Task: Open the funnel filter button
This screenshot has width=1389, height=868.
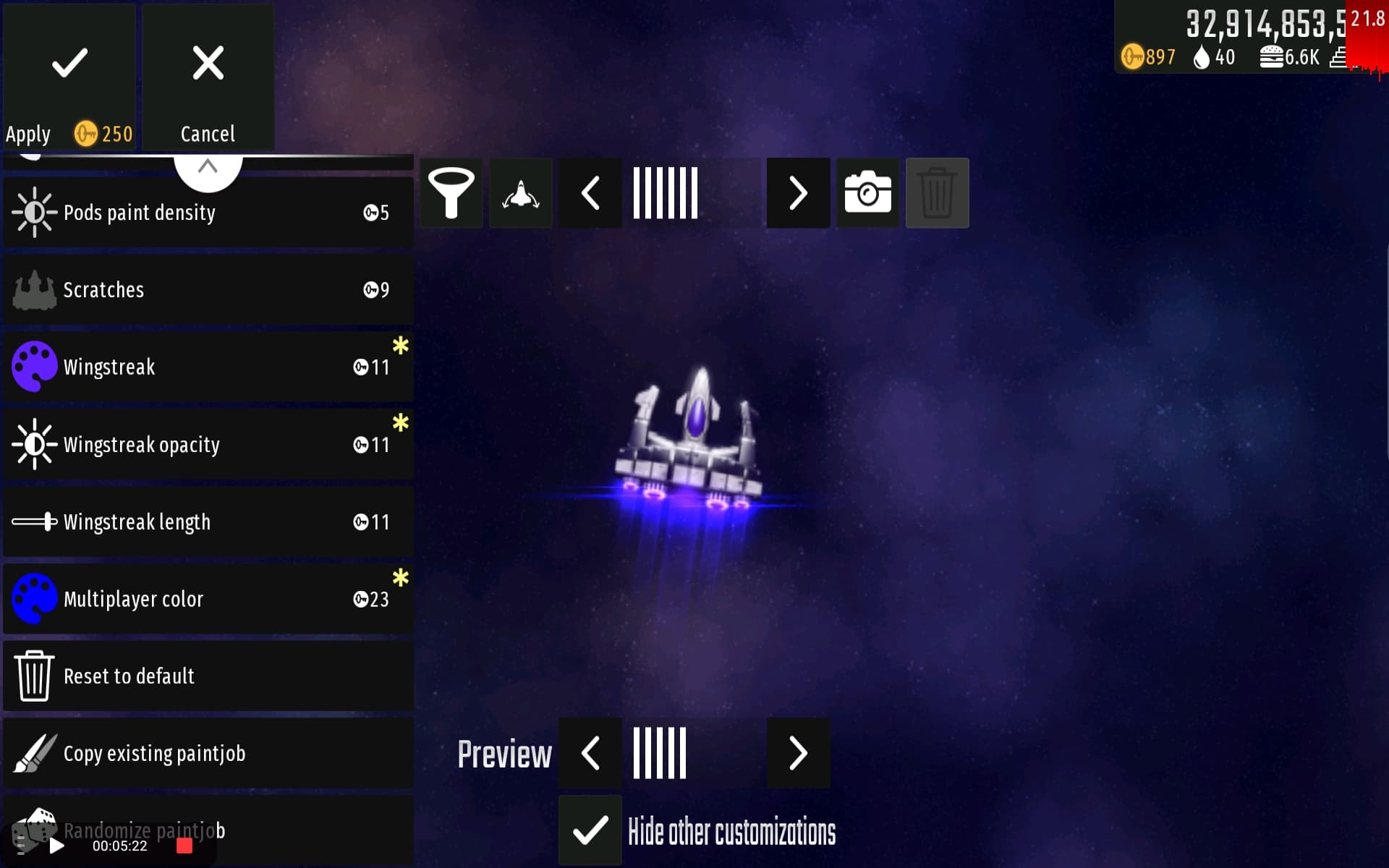Action: click(x=451, y=193)
